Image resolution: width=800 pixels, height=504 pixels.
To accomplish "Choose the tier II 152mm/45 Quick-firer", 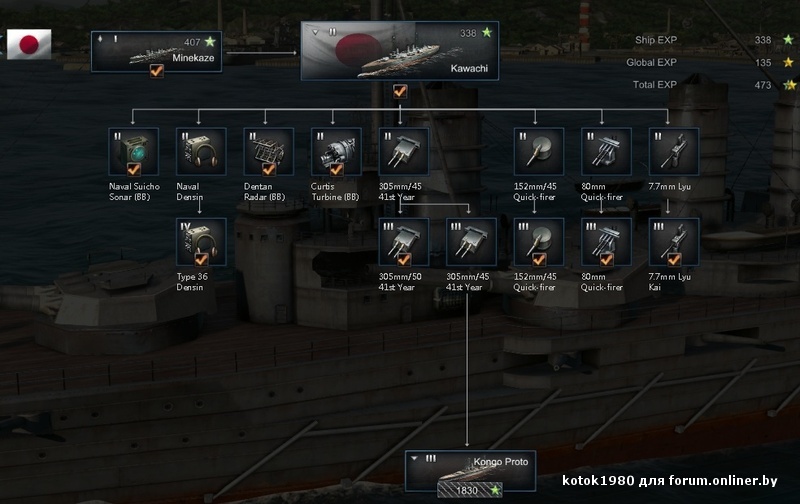I will [x=539, y=152].
